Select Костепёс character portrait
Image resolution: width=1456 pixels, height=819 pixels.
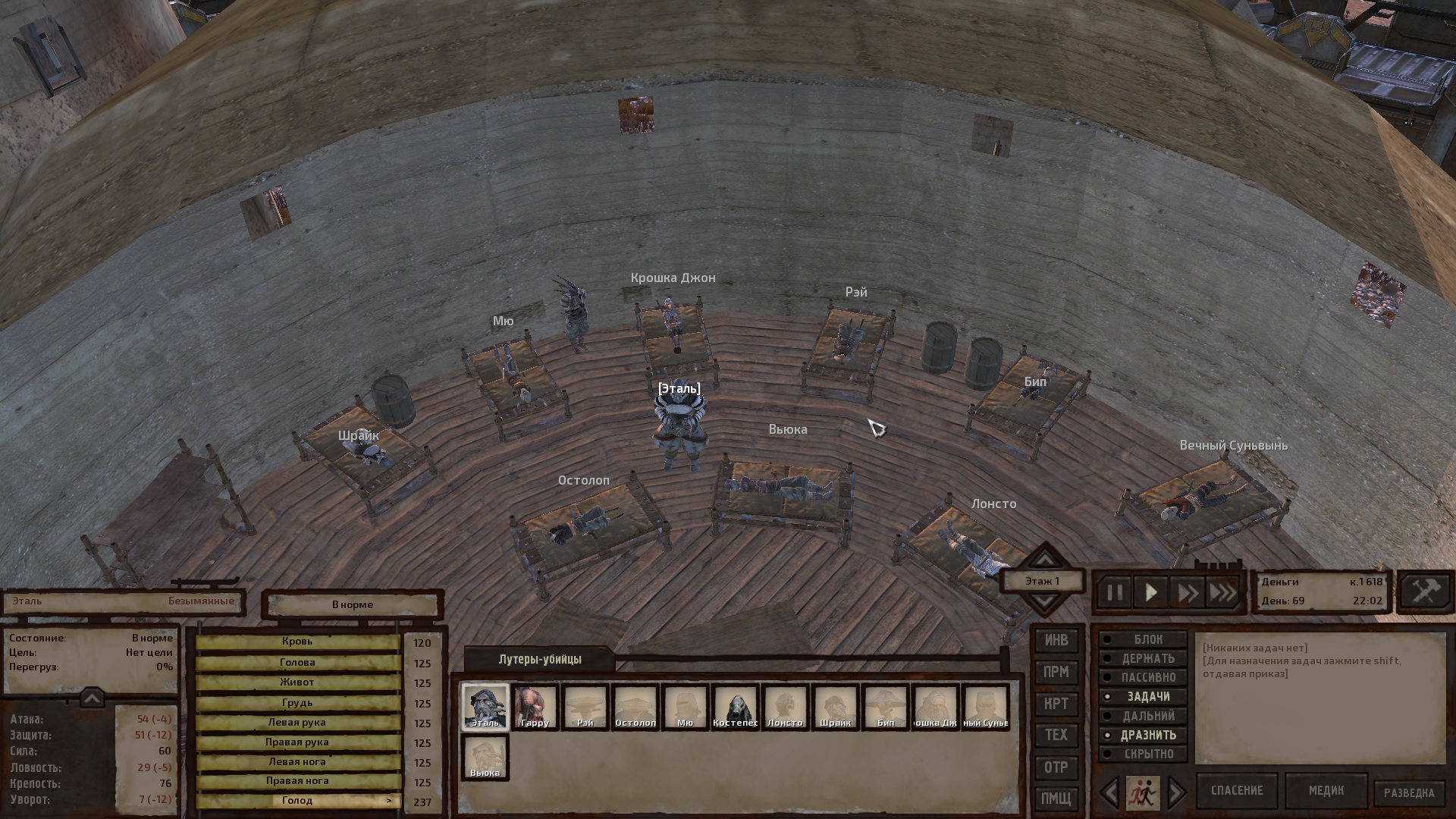click(735, 707)
